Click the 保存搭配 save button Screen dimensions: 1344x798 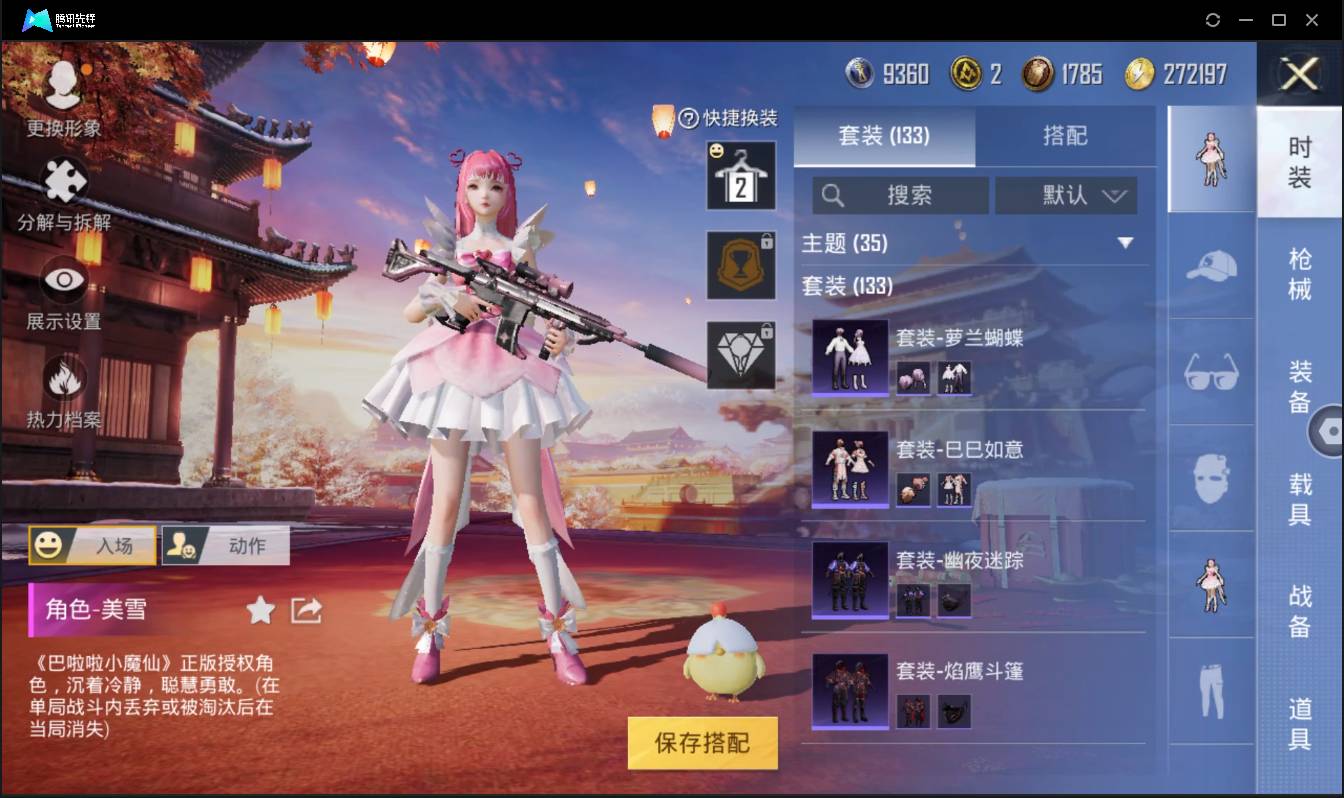(702, 744)
